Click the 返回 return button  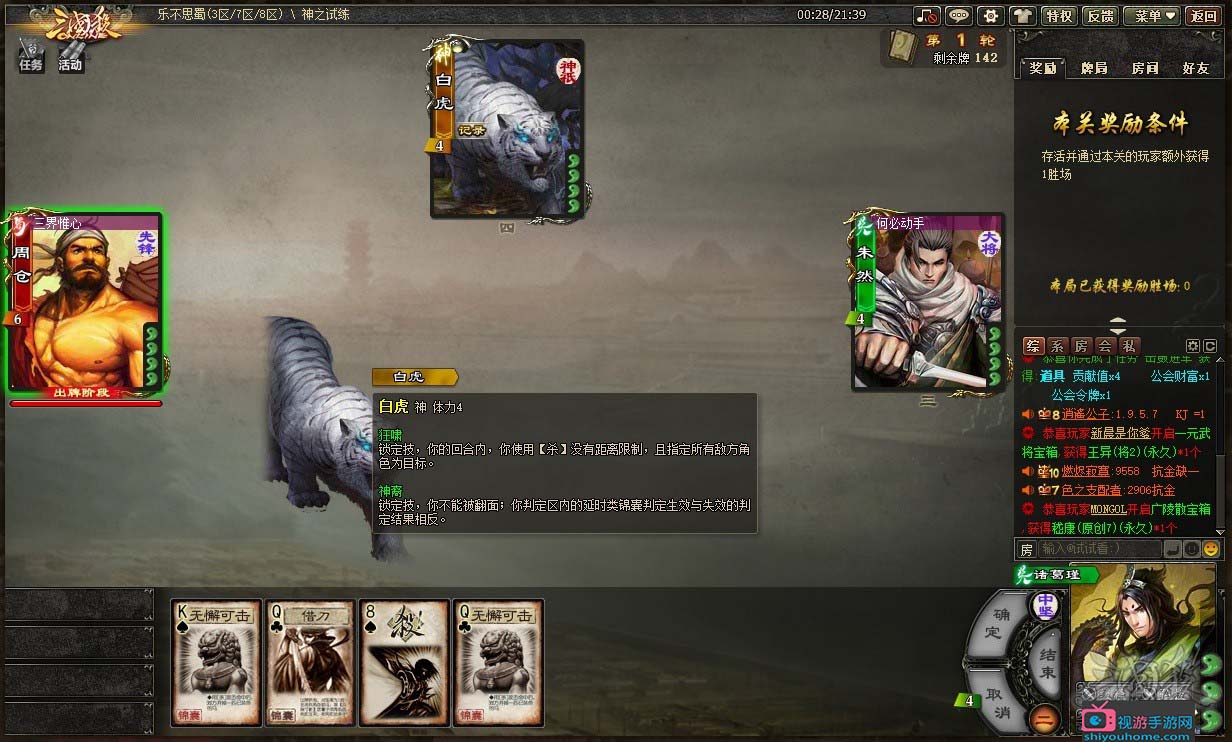tap(1203, 15)
